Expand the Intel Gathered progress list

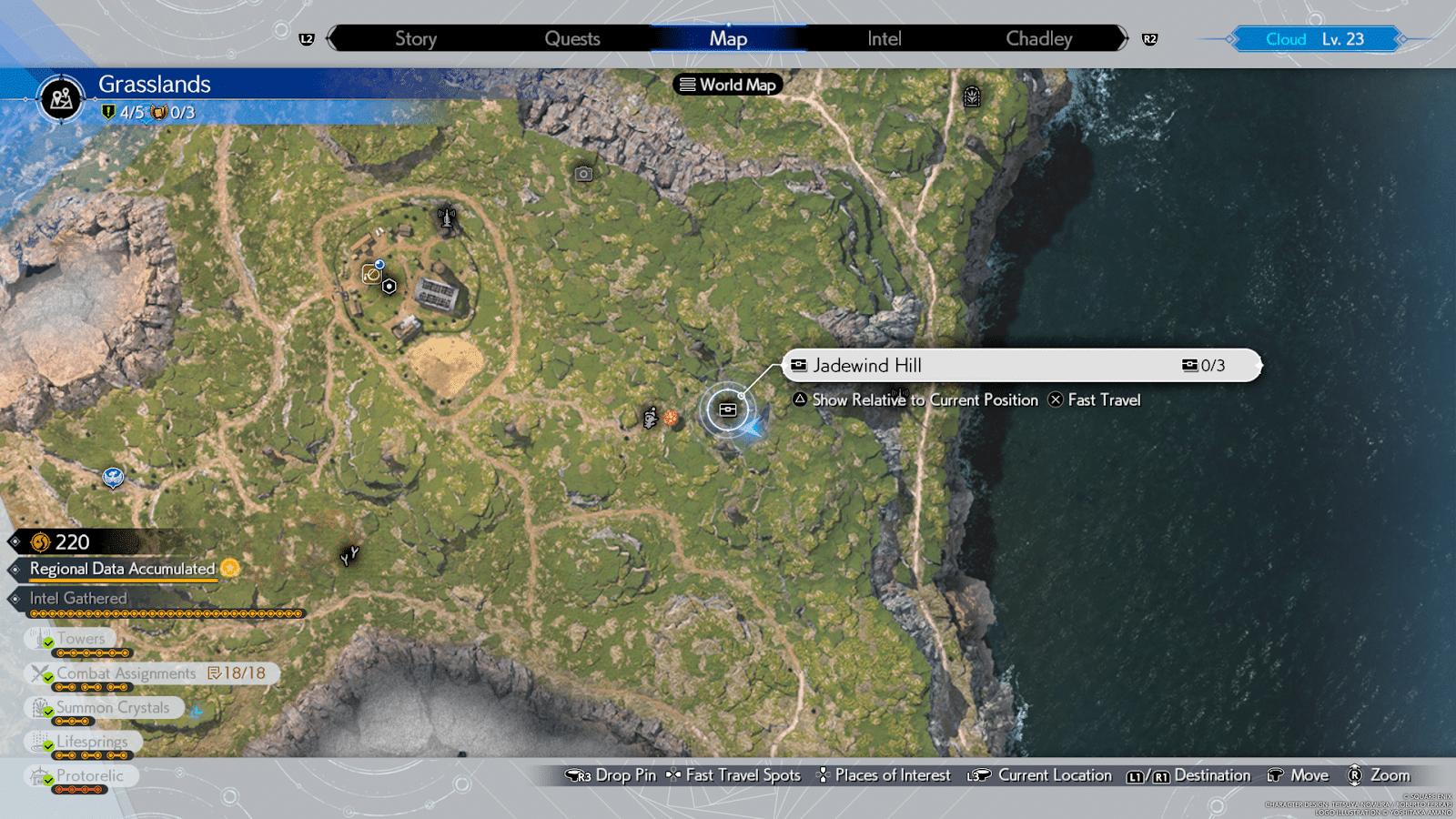[x=79, y=598]
